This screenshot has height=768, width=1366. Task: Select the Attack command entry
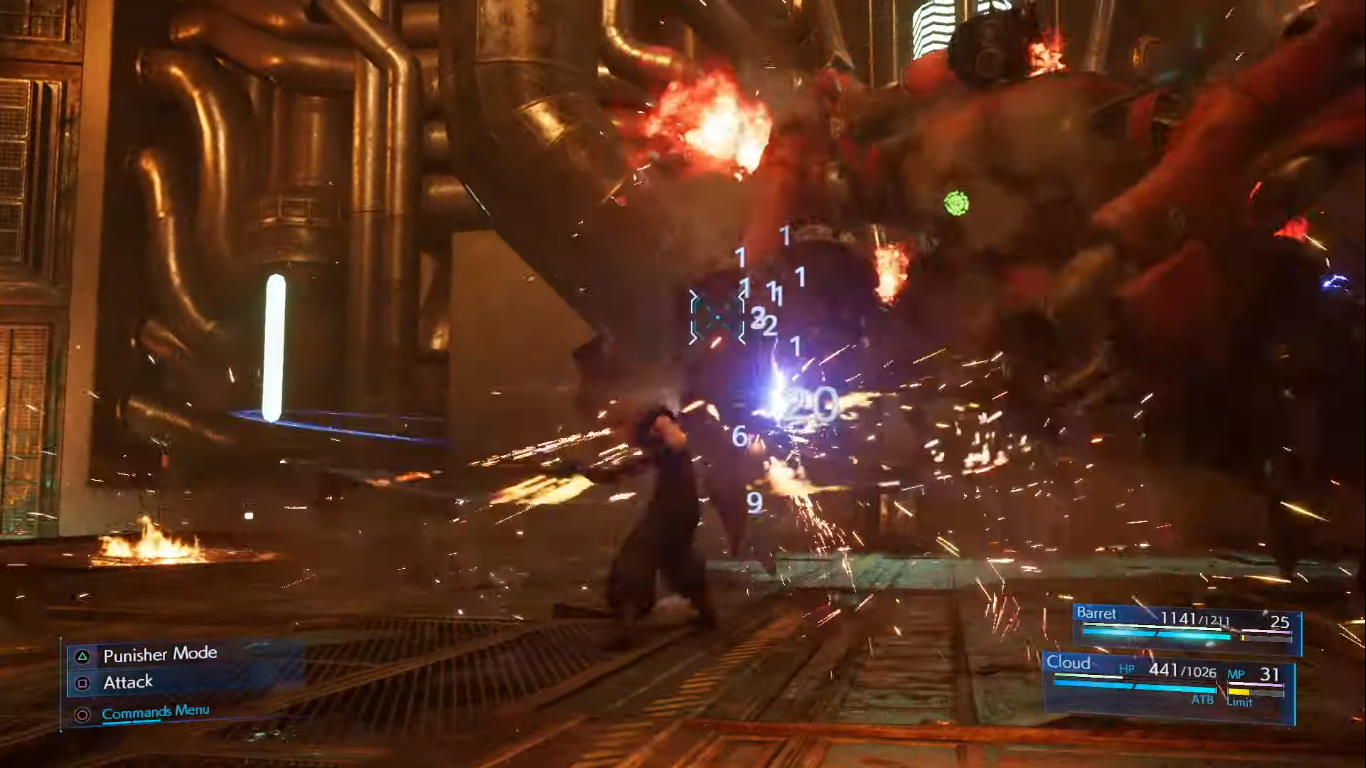(127, 682)
